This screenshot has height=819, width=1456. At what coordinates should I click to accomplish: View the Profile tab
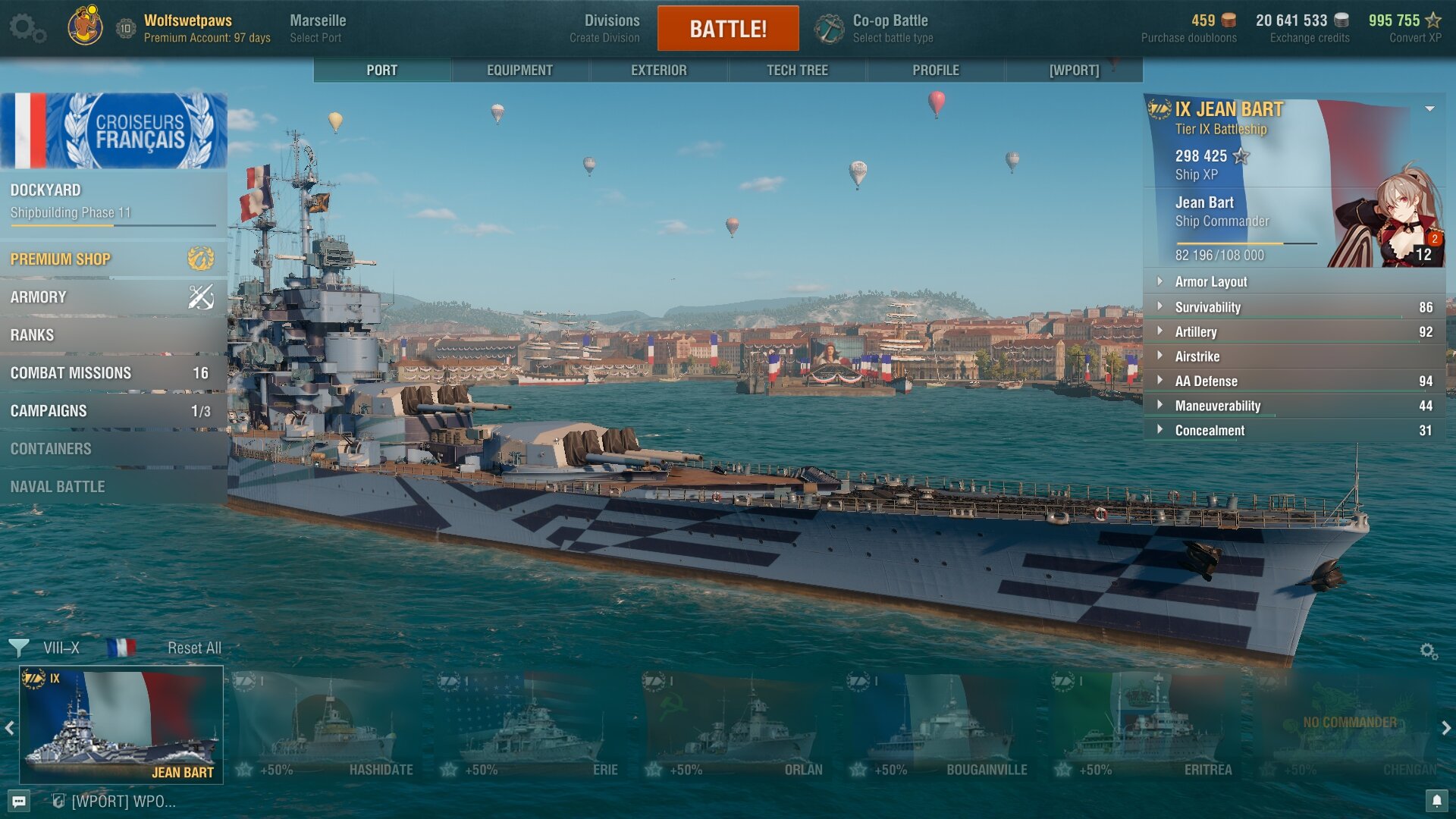[935, 70]
